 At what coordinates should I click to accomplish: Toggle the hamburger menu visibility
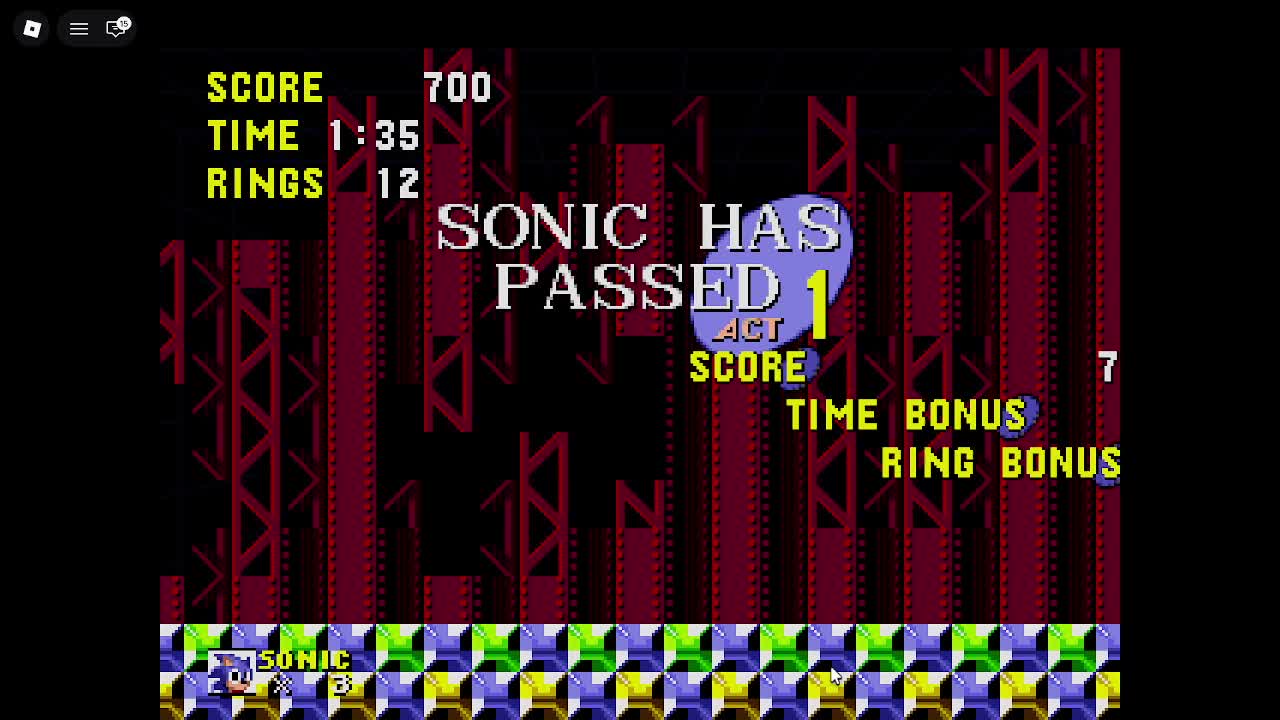78,28
